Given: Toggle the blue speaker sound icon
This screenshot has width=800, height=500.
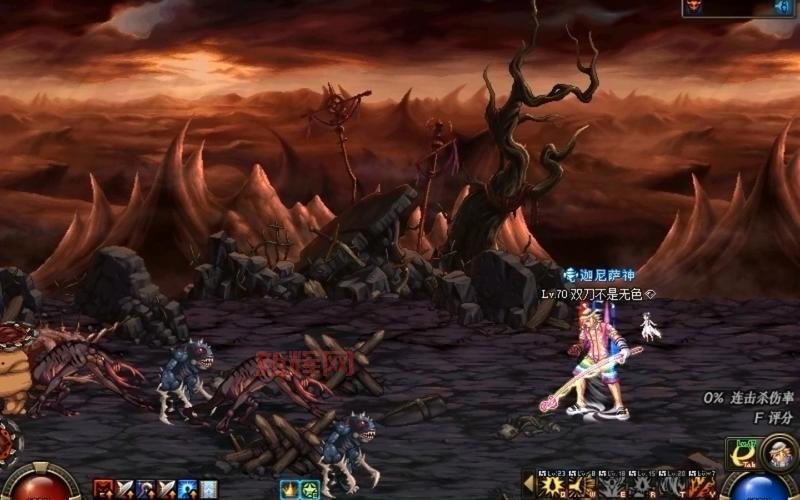Looking at the screenshot, I should (785, 7).
